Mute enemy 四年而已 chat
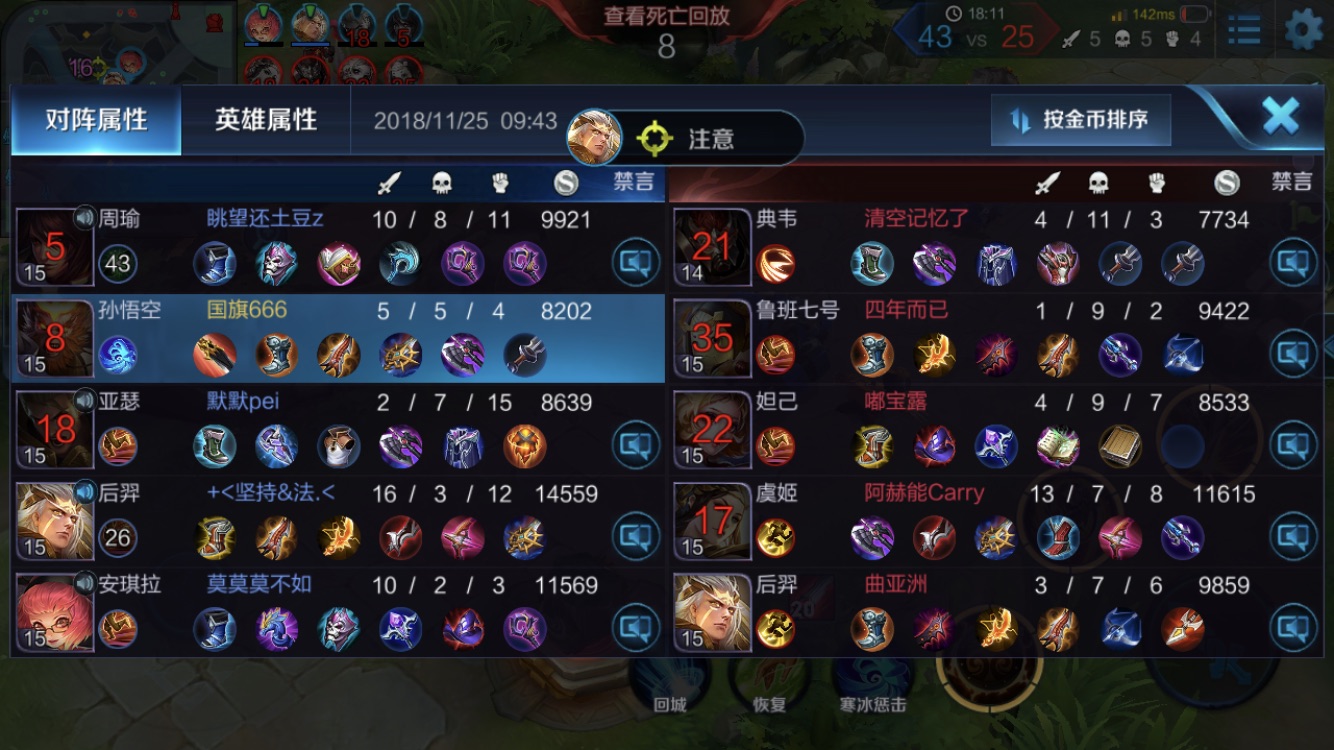 click(1293, 353)
